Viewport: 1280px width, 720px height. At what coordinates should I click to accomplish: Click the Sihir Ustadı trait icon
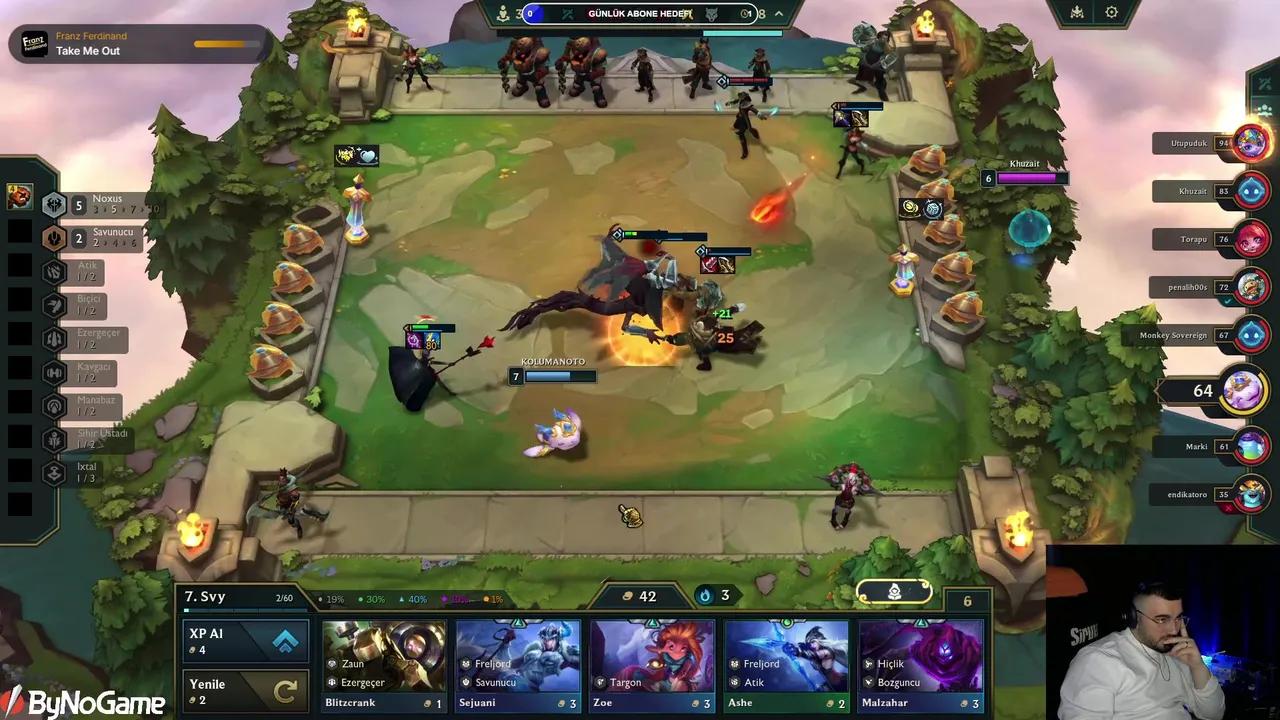tap(55, 438)
